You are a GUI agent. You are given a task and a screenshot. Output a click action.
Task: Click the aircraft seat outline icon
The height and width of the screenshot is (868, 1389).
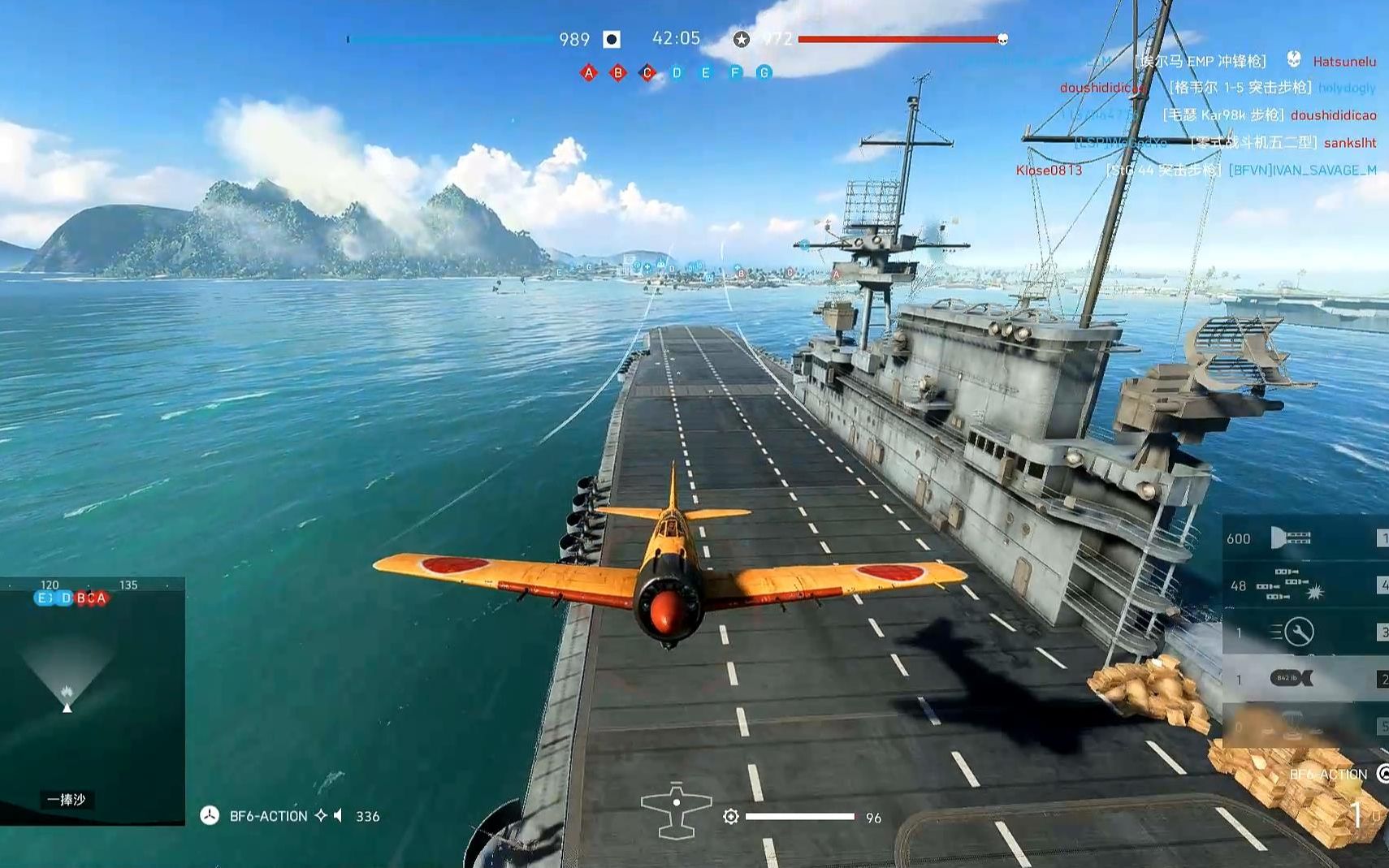click(x=676, y=810)
